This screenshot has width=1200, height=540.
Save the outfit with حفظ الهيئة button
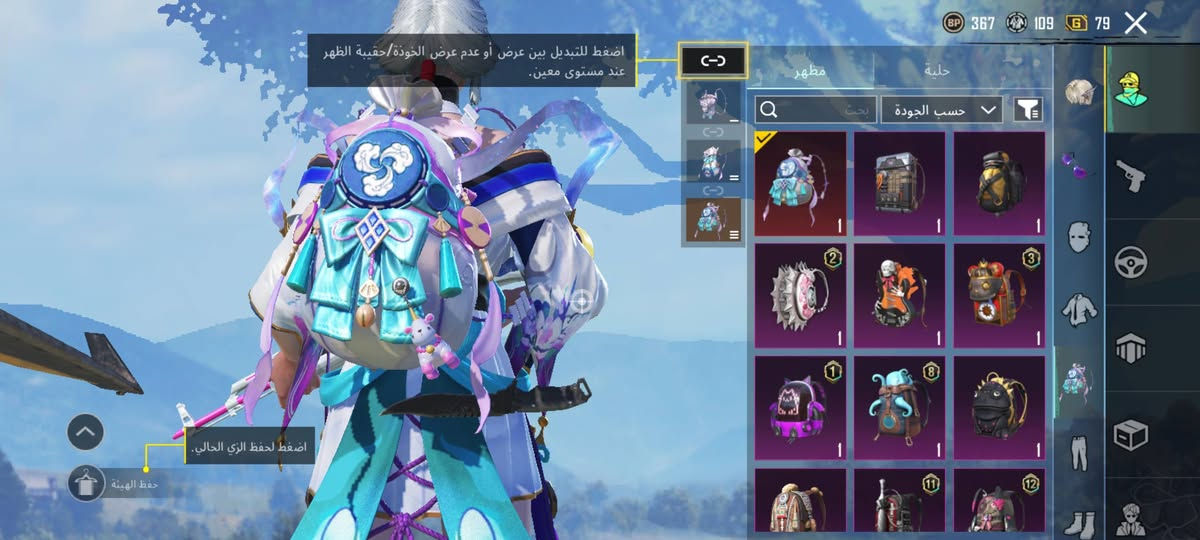click(86, 484)
